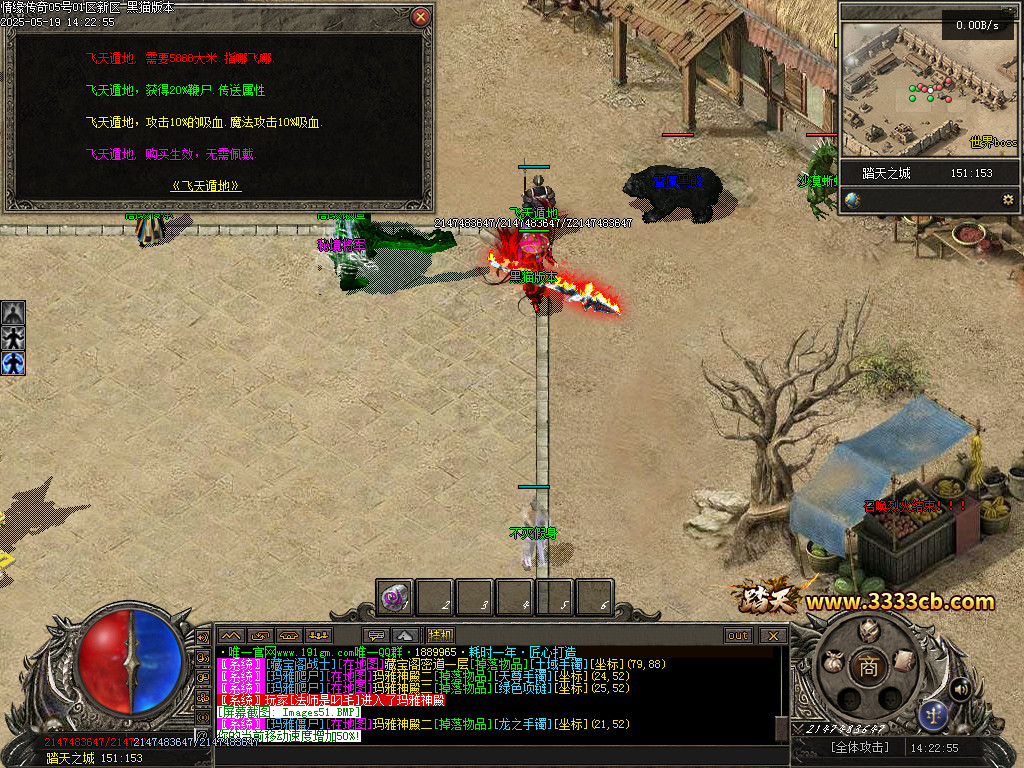Toggle the sound speaker button
The height and width of the screenshot is (768, 1024).
click(x=961, y=688)
